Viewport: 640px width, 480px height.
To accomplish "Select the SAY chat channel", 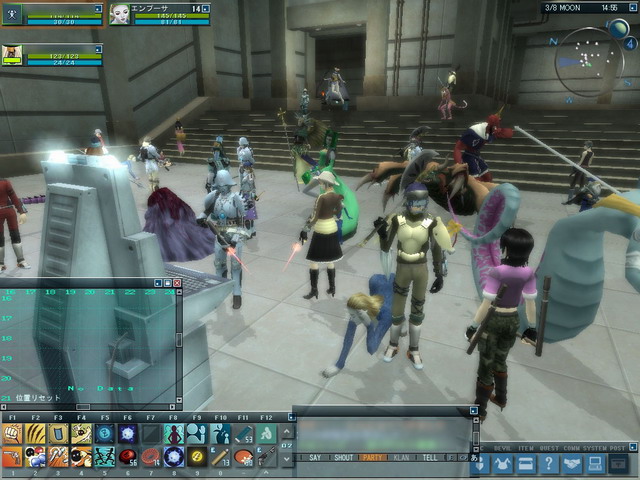I will [315, 457].
